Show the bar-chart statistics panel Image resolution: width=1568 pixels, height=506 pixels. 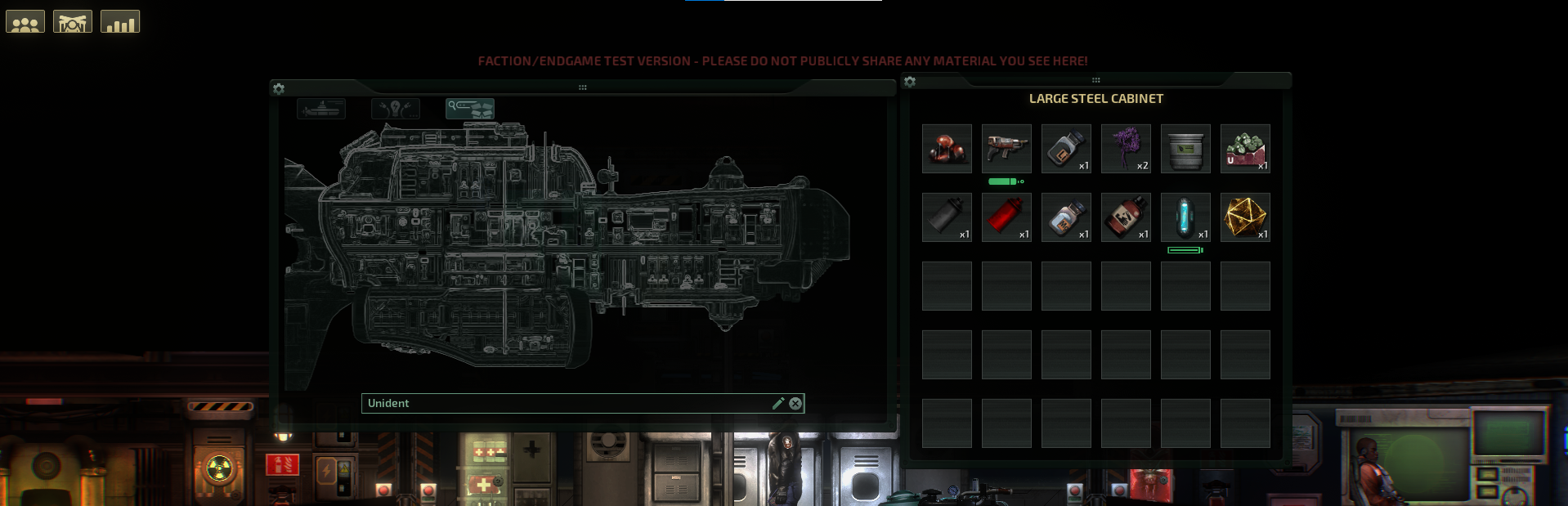120,22
